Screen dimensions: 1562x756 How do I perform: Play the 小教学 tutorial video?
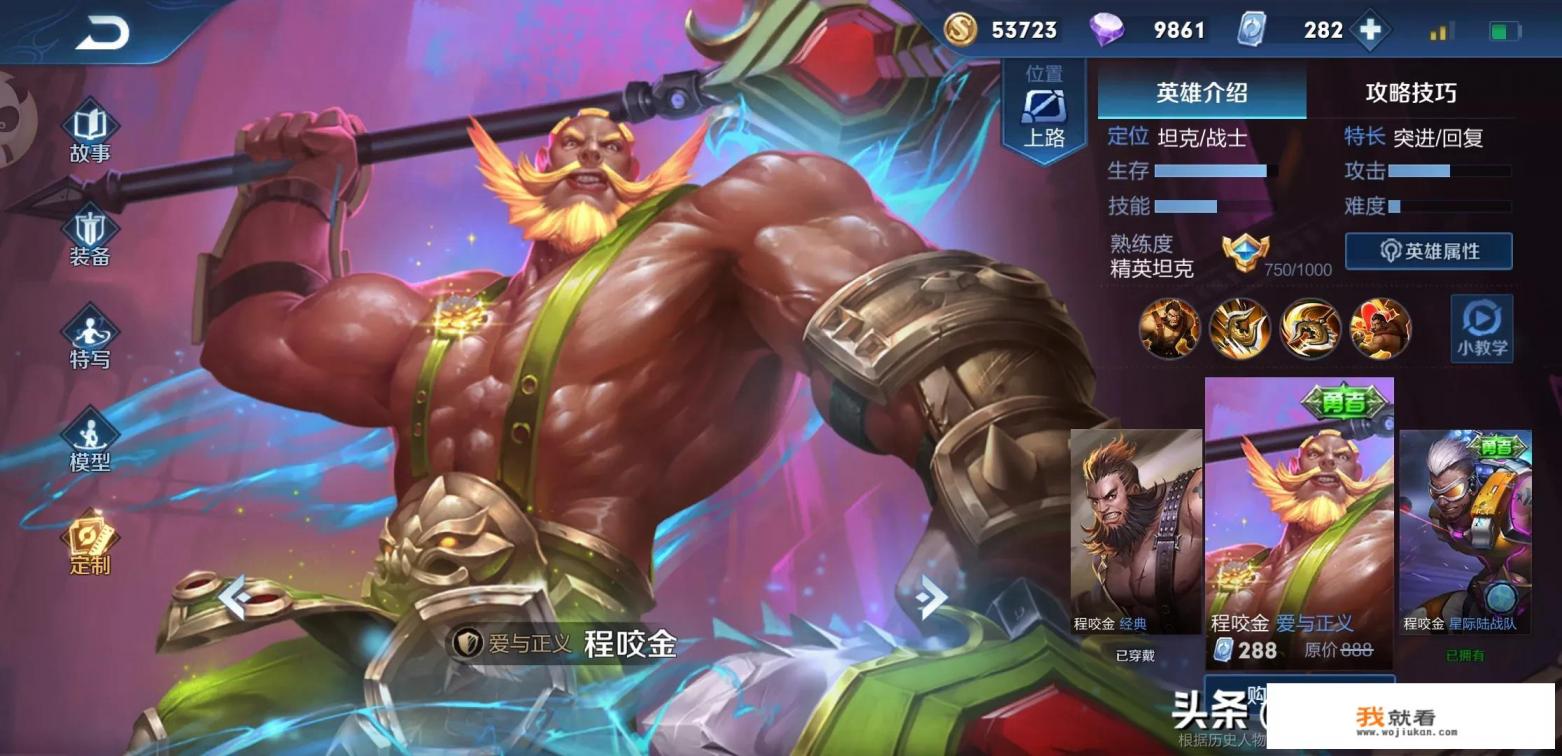pyautogui.click(x=1481, y=329)
